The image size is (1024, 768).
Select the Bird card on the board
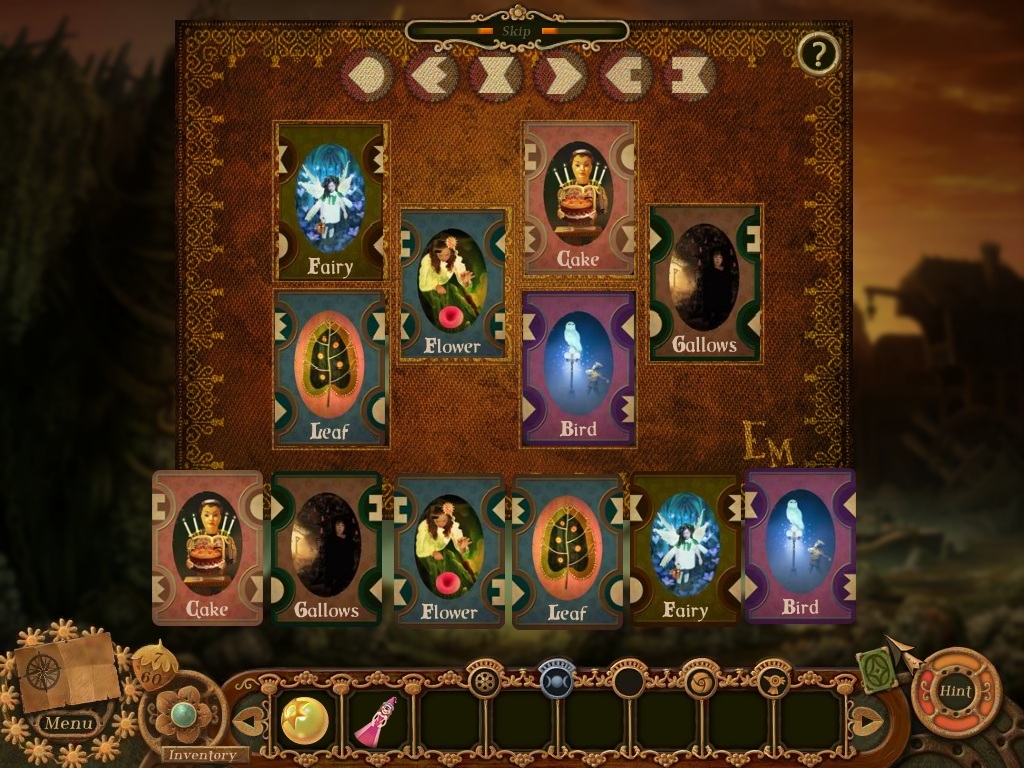click(579, 368)
